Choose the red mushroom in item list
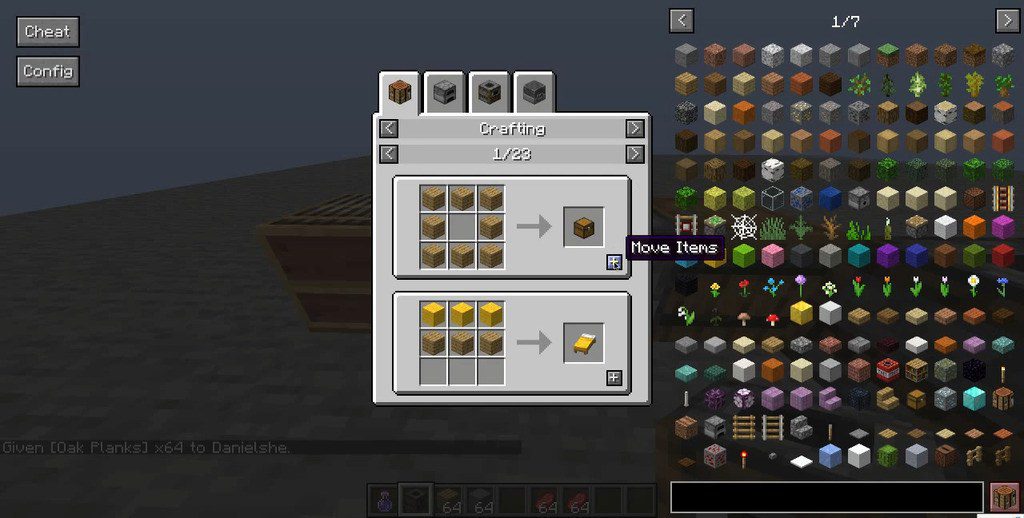 tap(771, 318)
